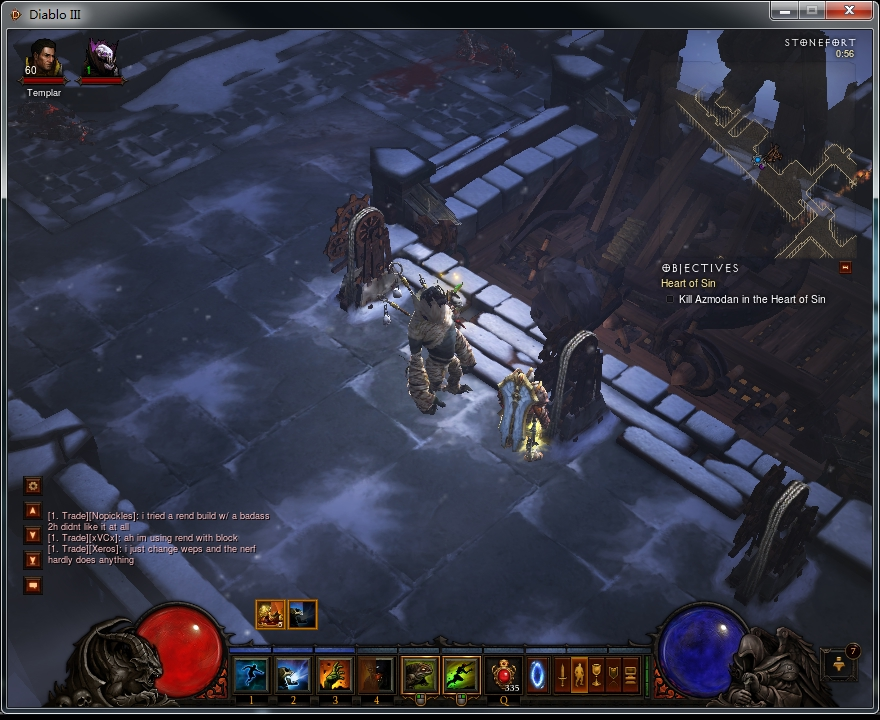Click the pet portrait beside the Templar
Viewport: 880px width, 720px height.
pyautogui.click(x=101, y=58)
